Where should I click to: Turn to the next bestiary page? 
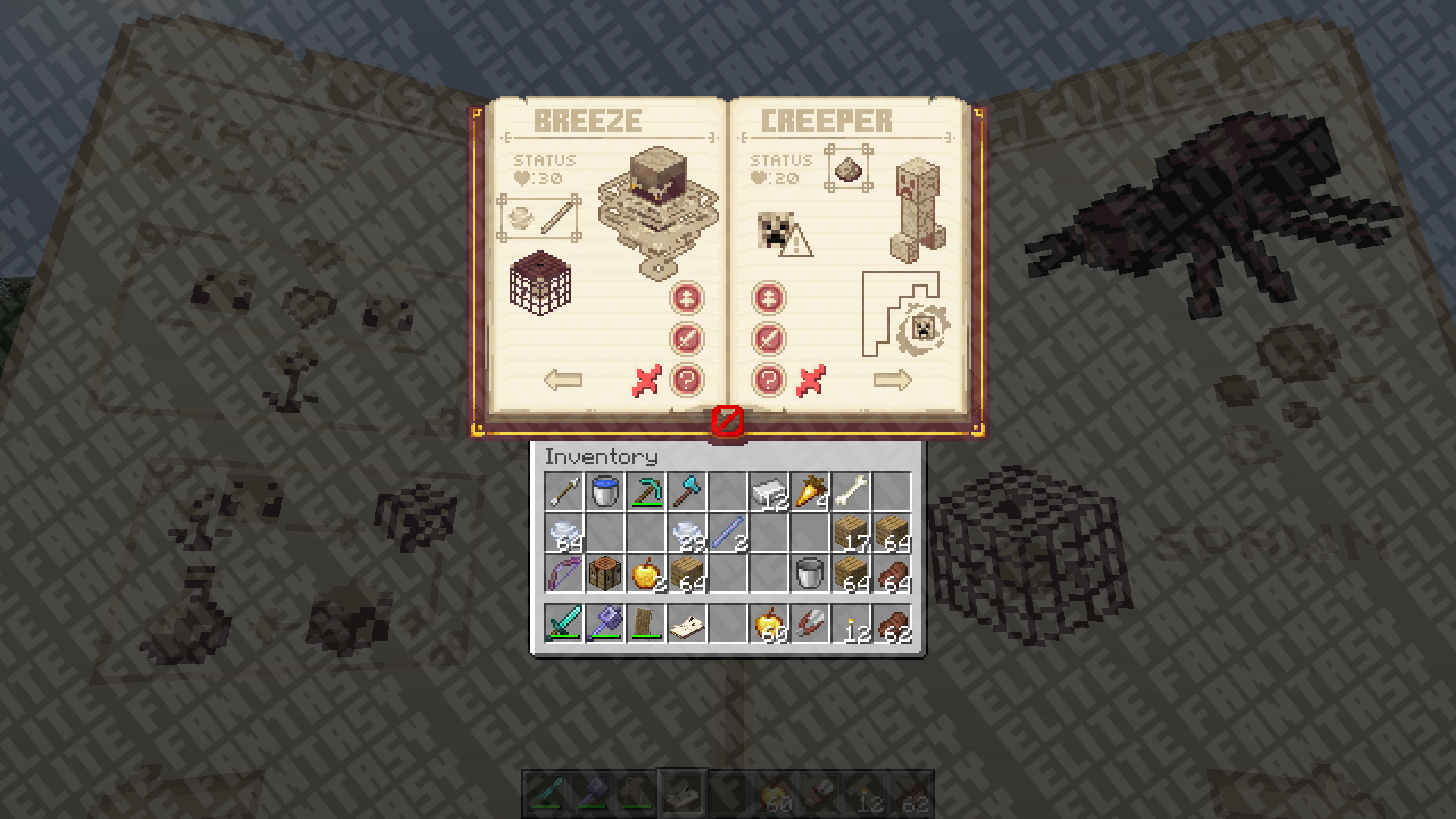coord(892,380)
